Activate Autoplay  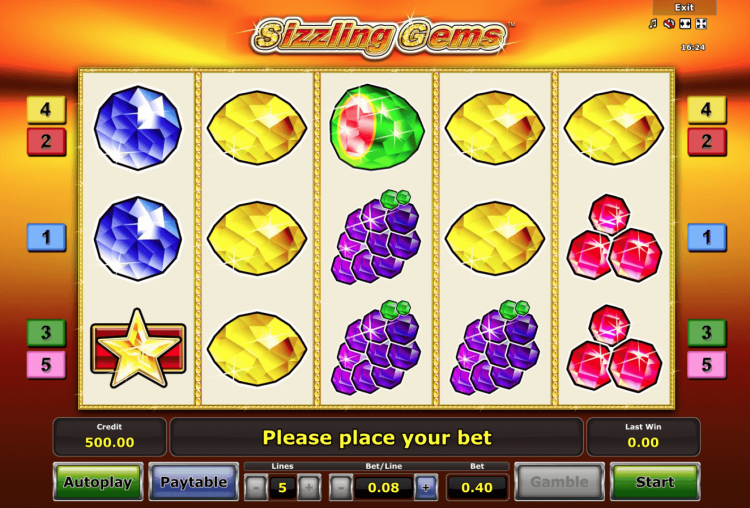(98, 482)
